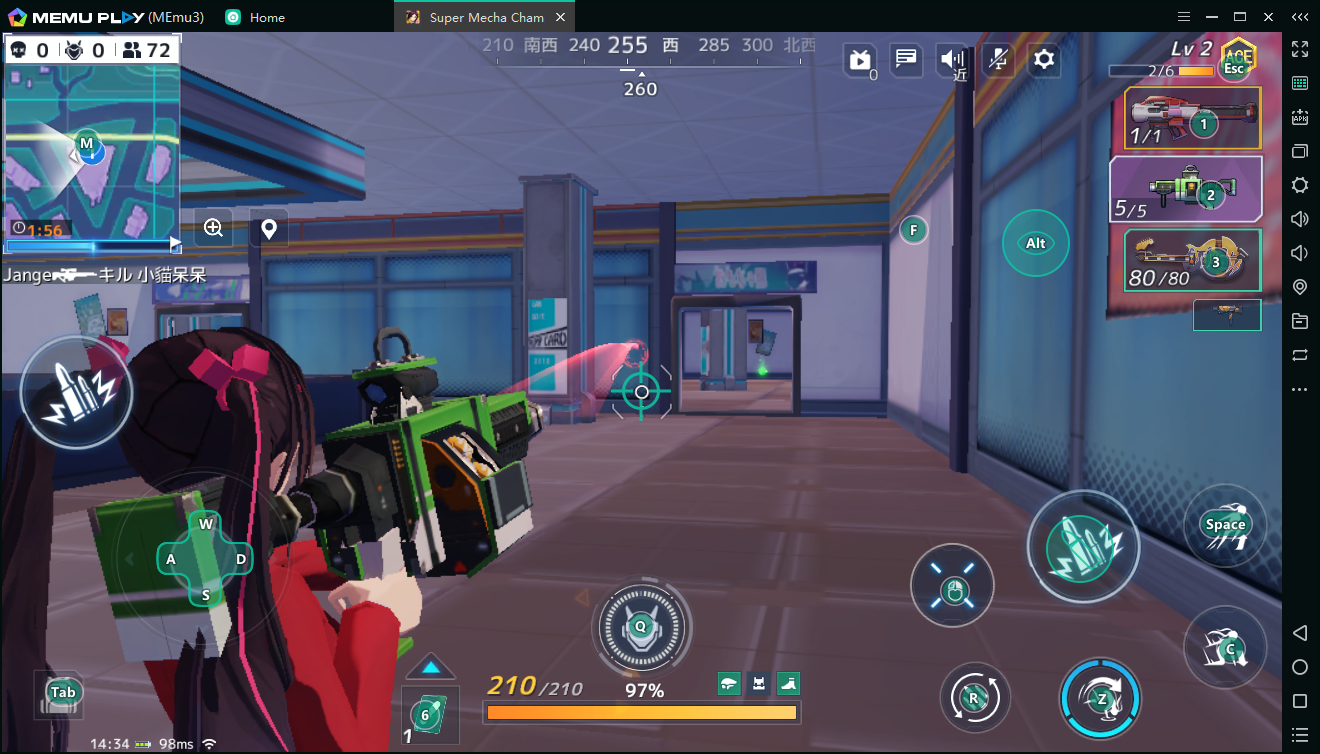Select weapon slot 3 golden rifle
This screenshot has width=1320, height=754.
pyautogui.click(x=1192, y=260)
